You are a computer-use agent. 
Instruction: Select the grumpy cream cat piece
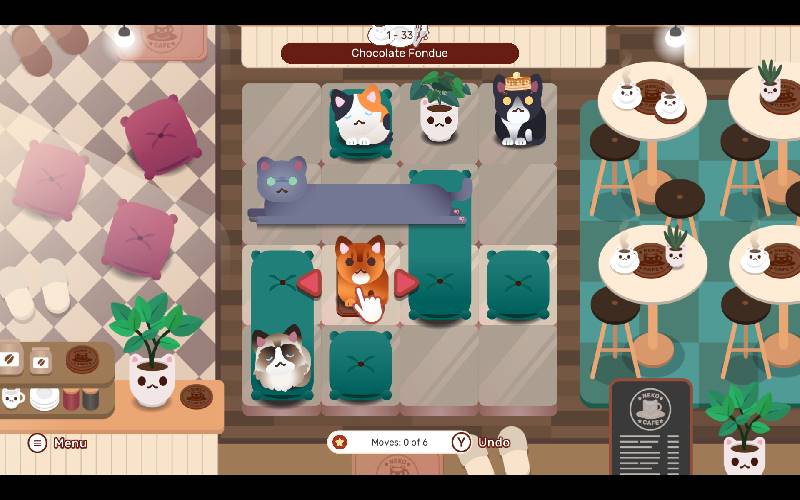(x=281, y=362)
